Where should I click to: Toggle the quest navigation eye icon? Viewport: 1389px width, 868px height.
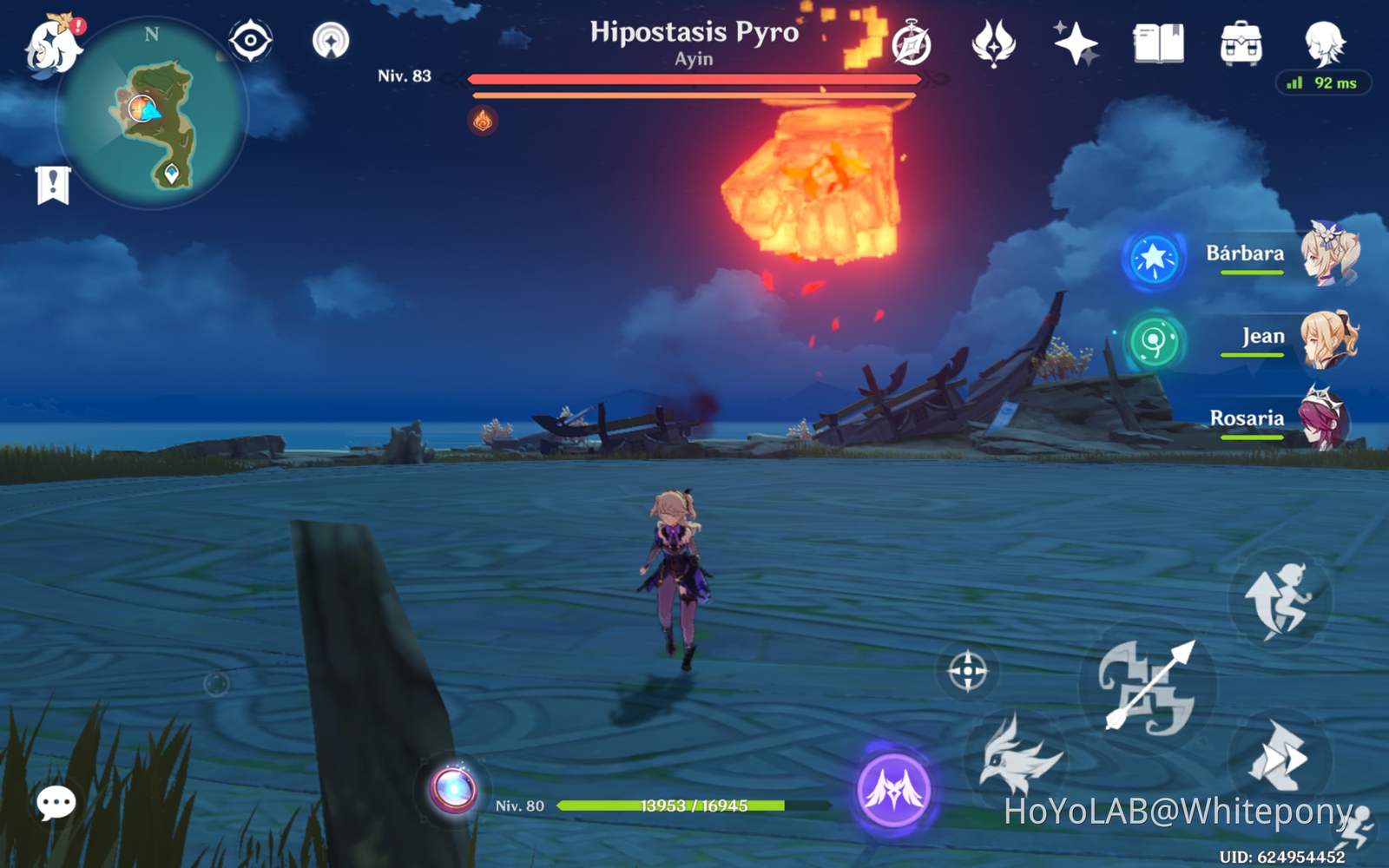click(248, 38)
